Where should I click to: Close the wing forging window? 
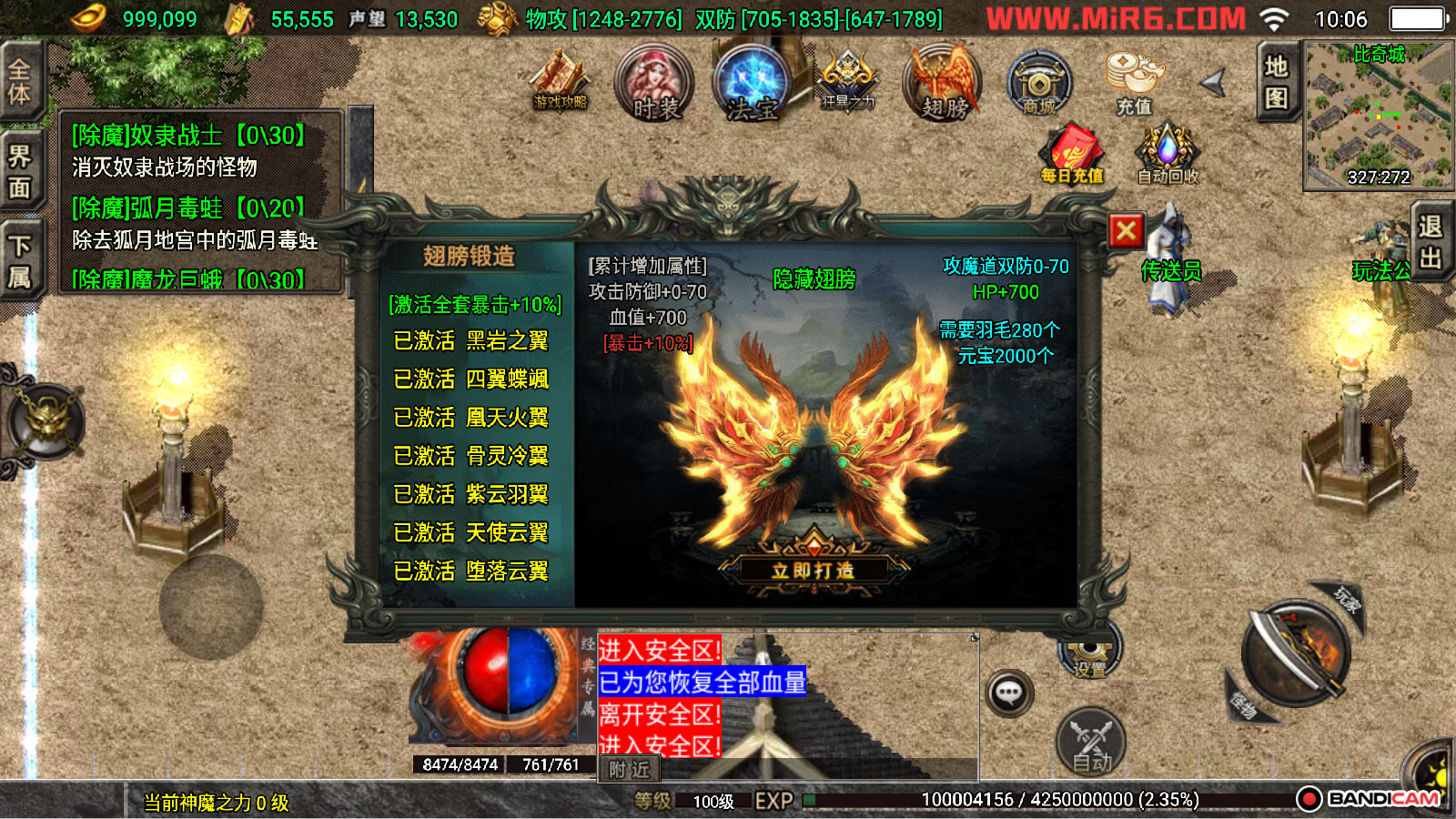tap(1126, 231)
